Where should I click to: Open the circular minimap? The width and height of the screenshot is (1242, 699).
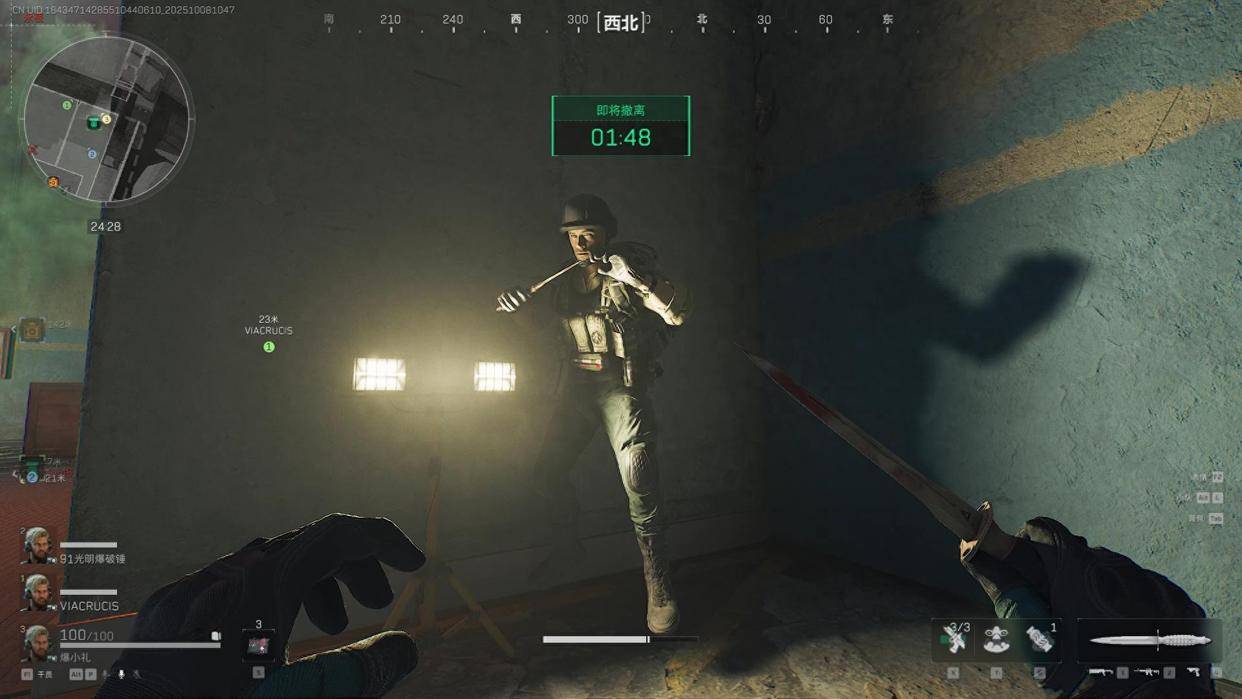107,120
